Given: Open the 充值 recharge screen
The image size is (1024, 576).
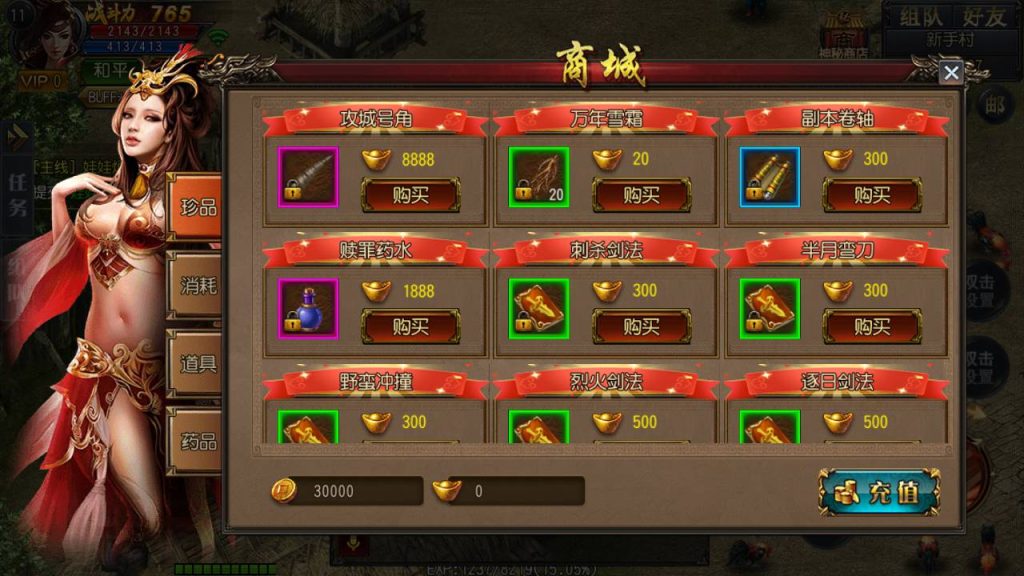Looking at the screenshot, I should 879,492.
